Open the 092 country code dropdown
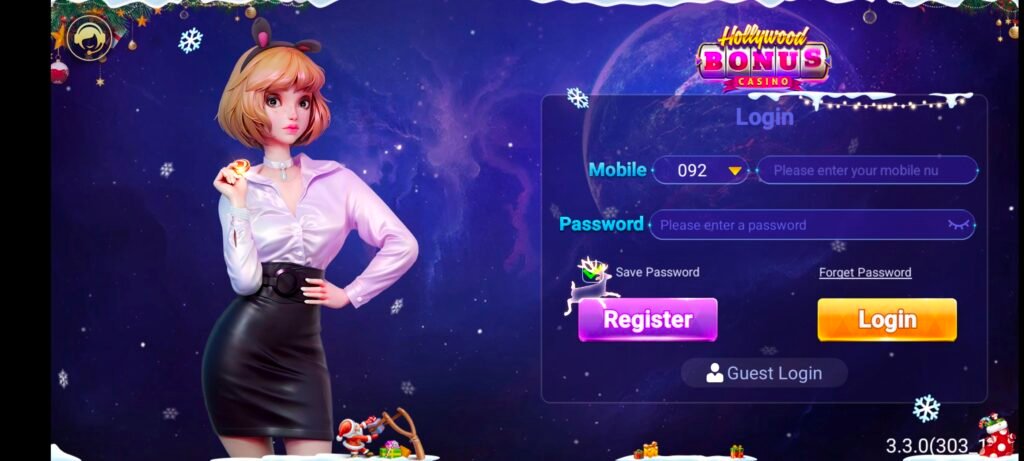The height and width of the screenshot is (461, 1024). [x=702, y=170]
